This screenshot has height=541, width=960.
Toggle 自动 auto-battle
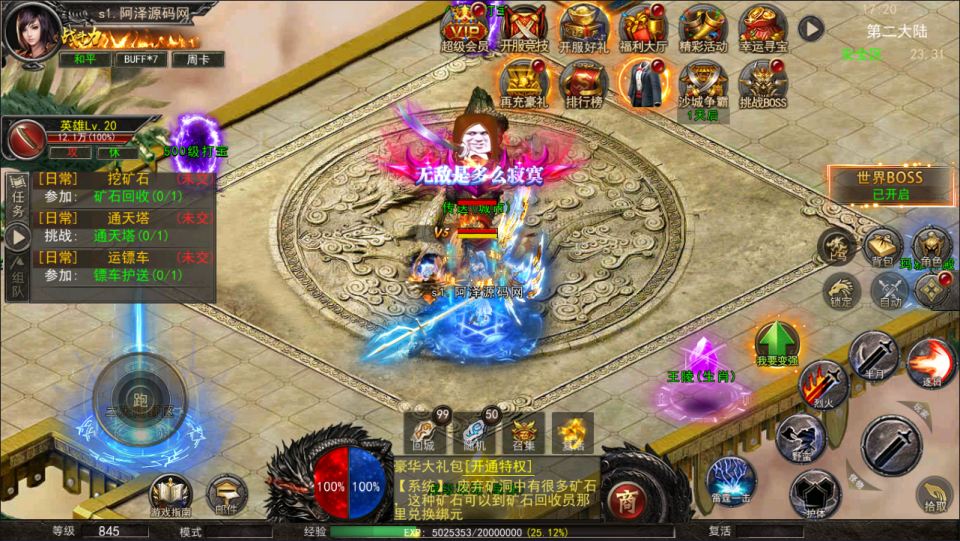tap(889, 291)
